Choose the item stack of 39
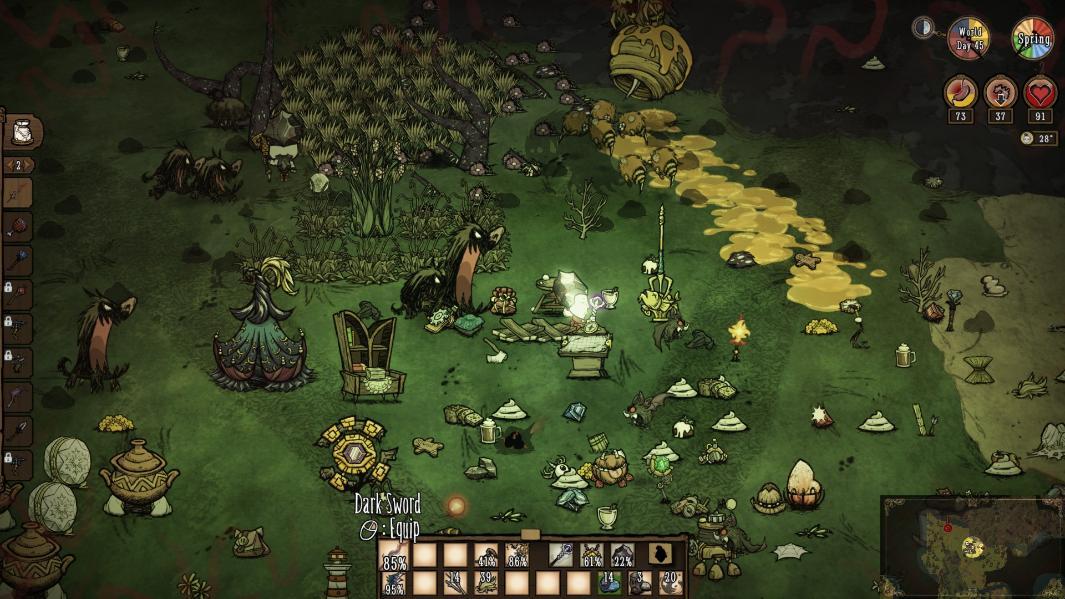 487,582
